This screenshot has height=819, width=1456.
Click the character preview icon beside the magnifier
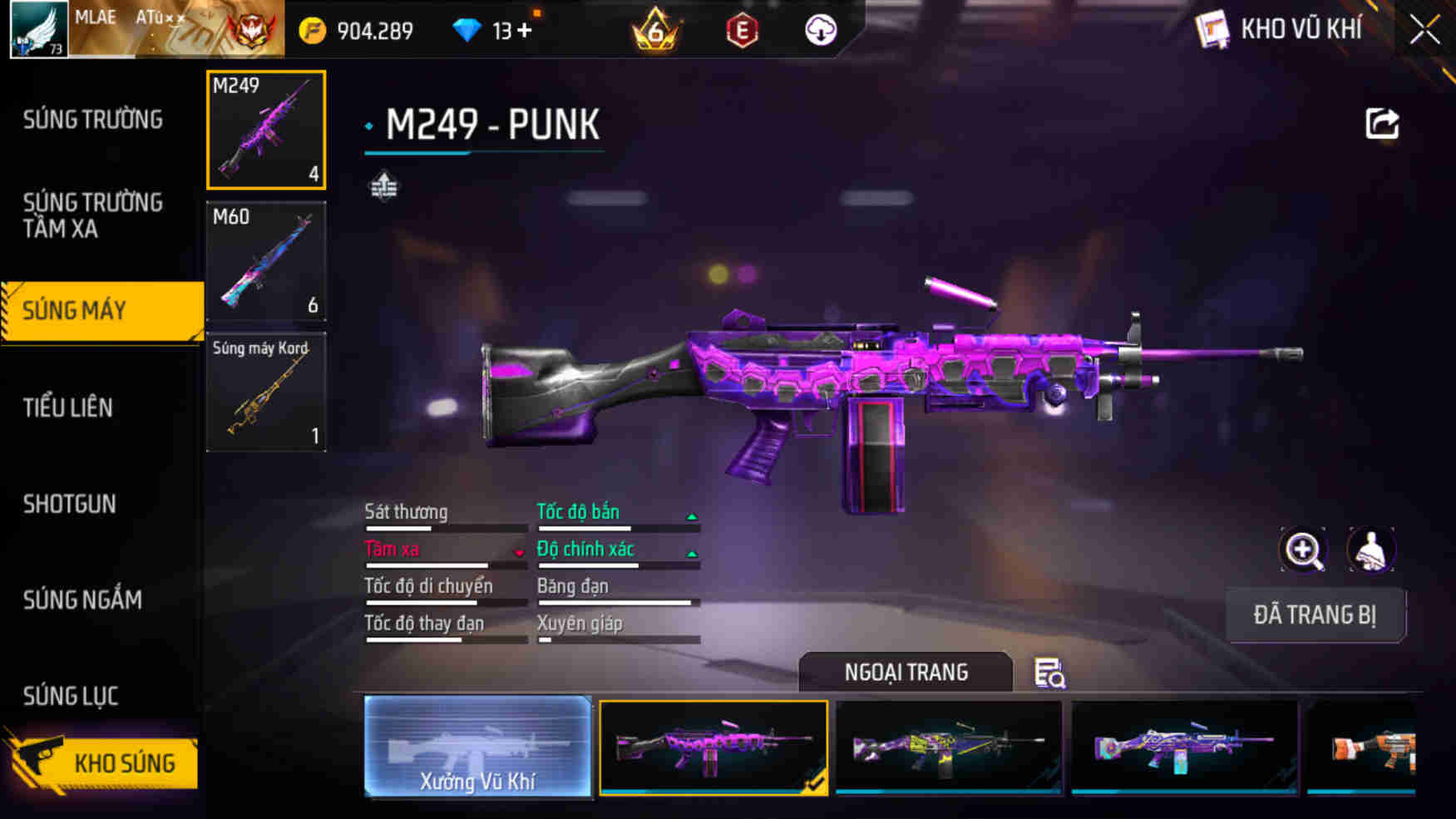[x=1369, y=550]
